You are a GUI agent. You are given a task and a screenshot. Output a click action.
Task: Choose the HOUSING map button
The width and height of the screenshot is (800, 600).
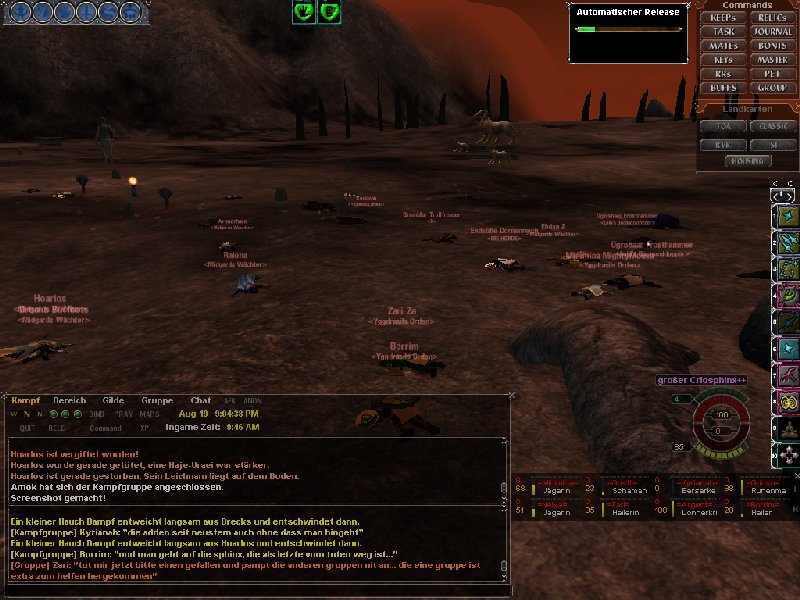(x=747, y=160)
